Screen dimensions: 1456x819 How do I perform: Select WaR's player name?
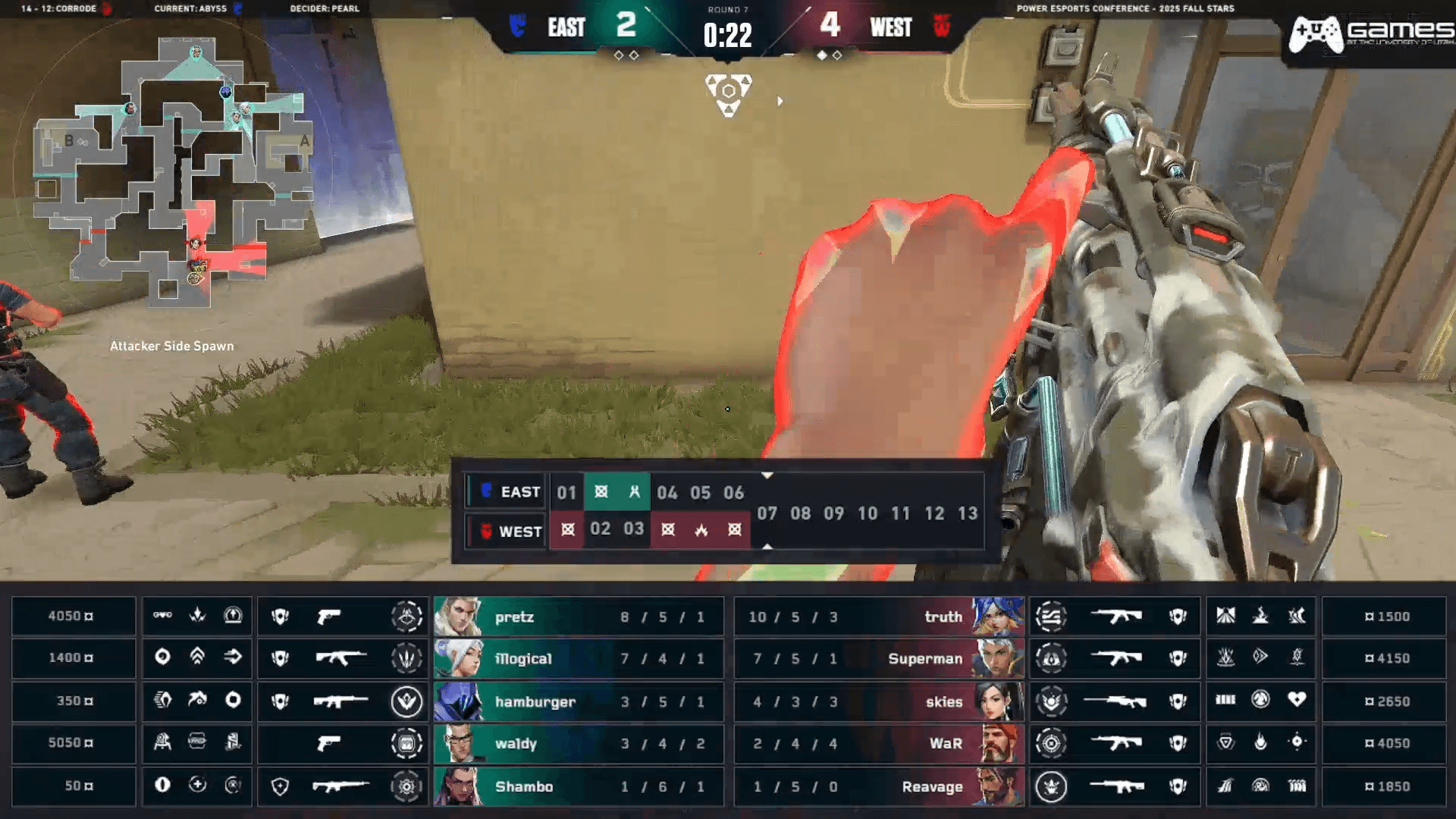946,743
